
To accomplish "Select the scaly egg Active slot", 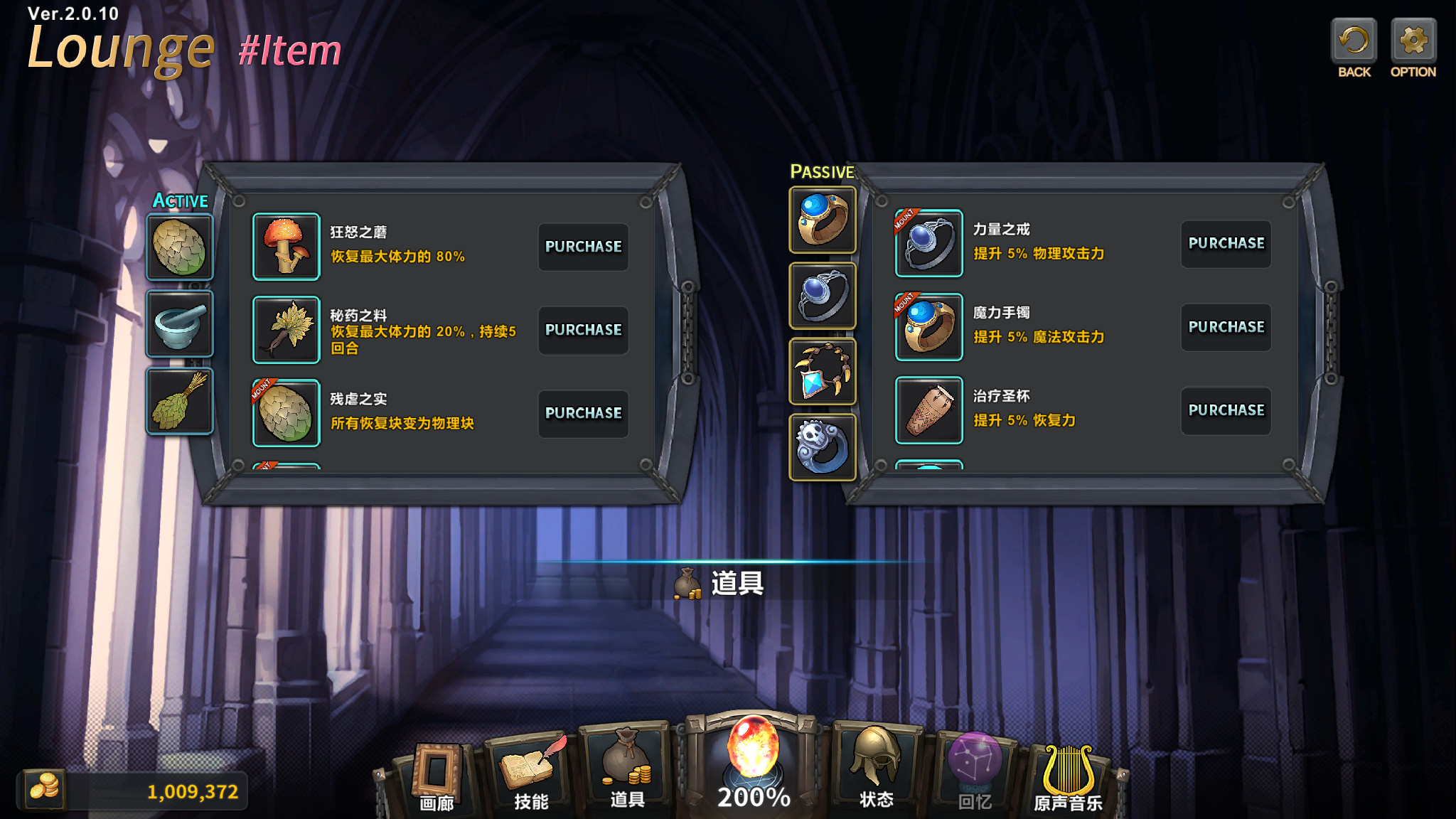I will coord(180,247).
